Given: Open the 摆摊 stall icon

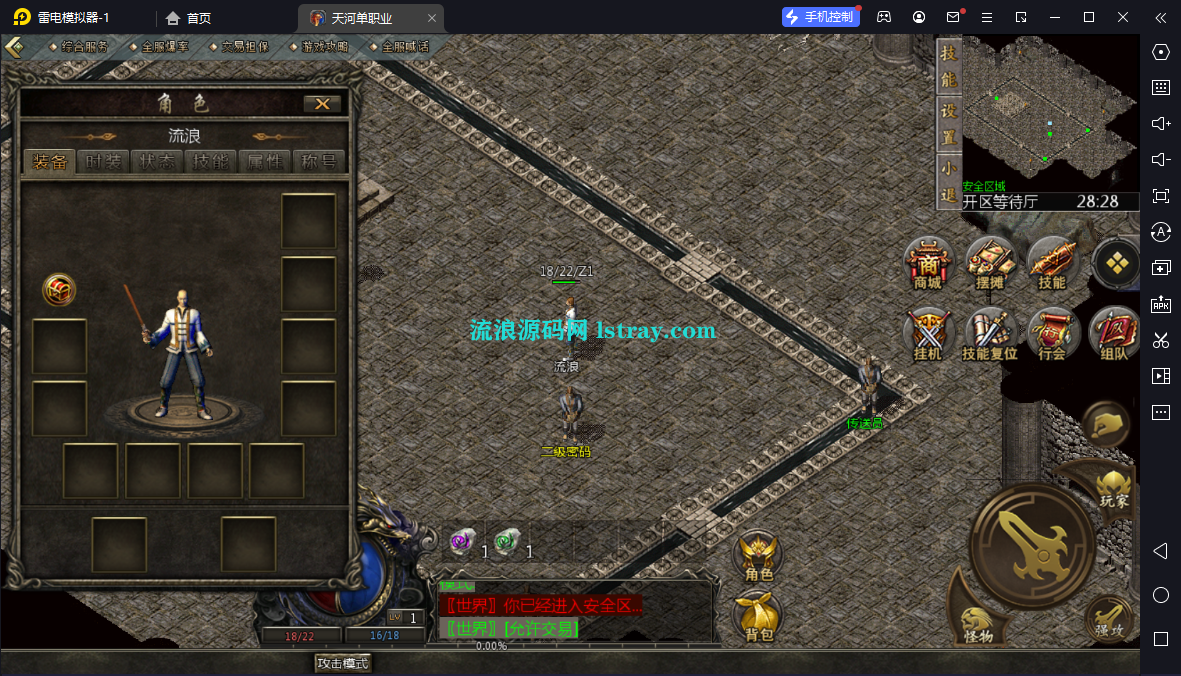Looking at the screenshot, I should [990, 264].
